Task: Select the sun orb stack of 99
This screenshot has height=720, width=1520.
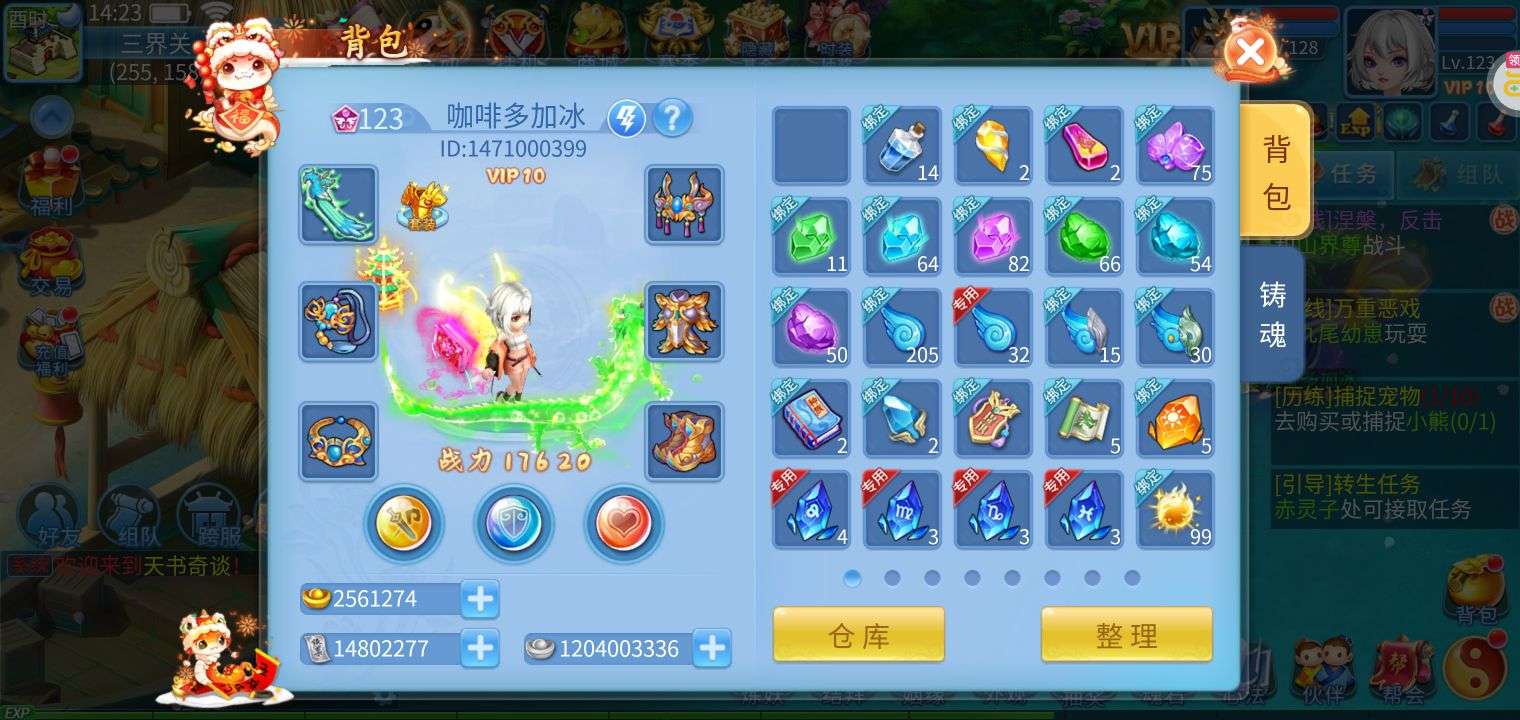Action: [1175, 510]
